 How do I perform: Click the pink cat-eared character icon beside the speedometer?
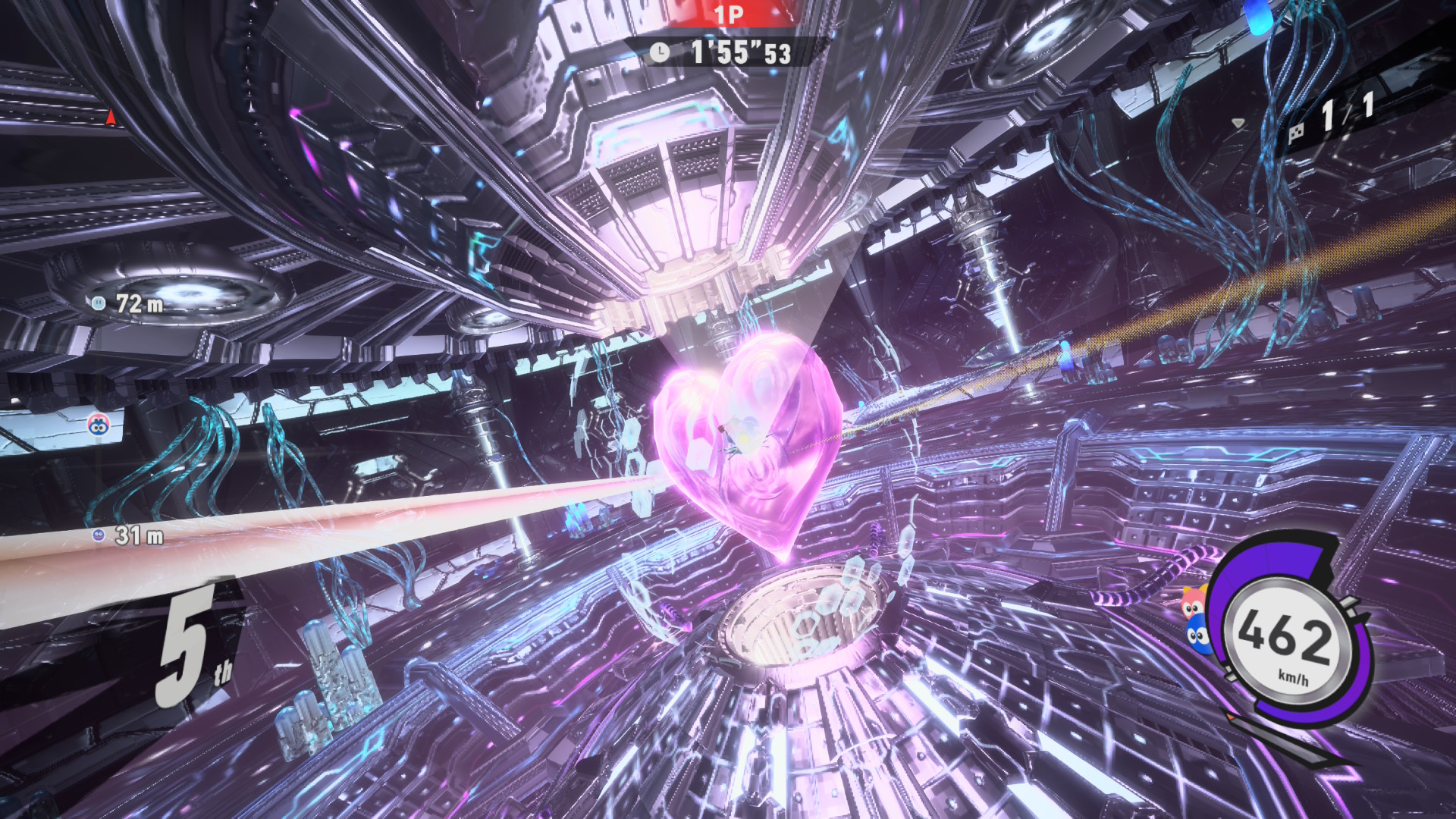click(x=1194, y=604)
